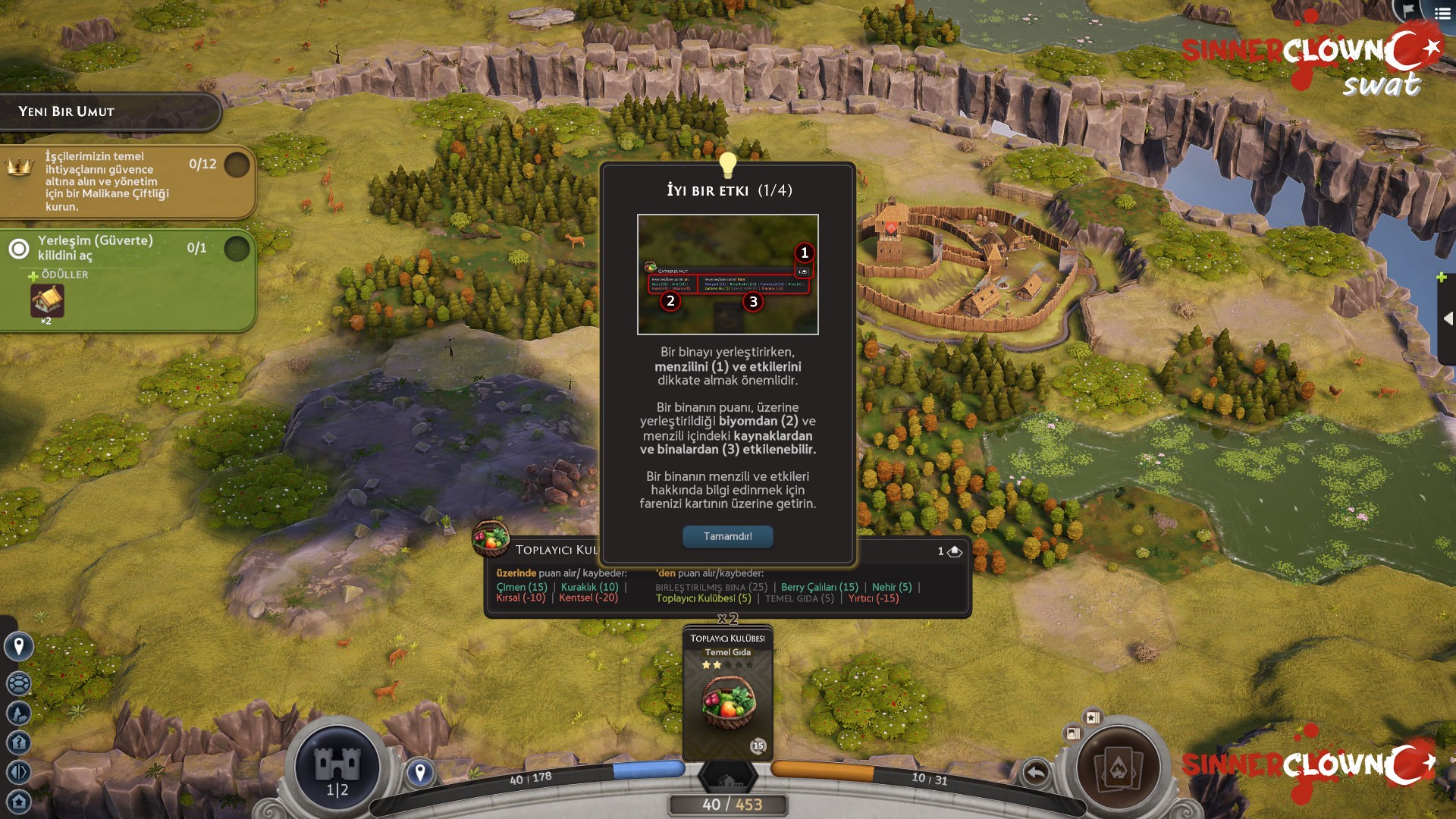Toggle the hexagon grid overlay button
The width and height of the screenshot is (1456, 819).
tap(19, 683)
